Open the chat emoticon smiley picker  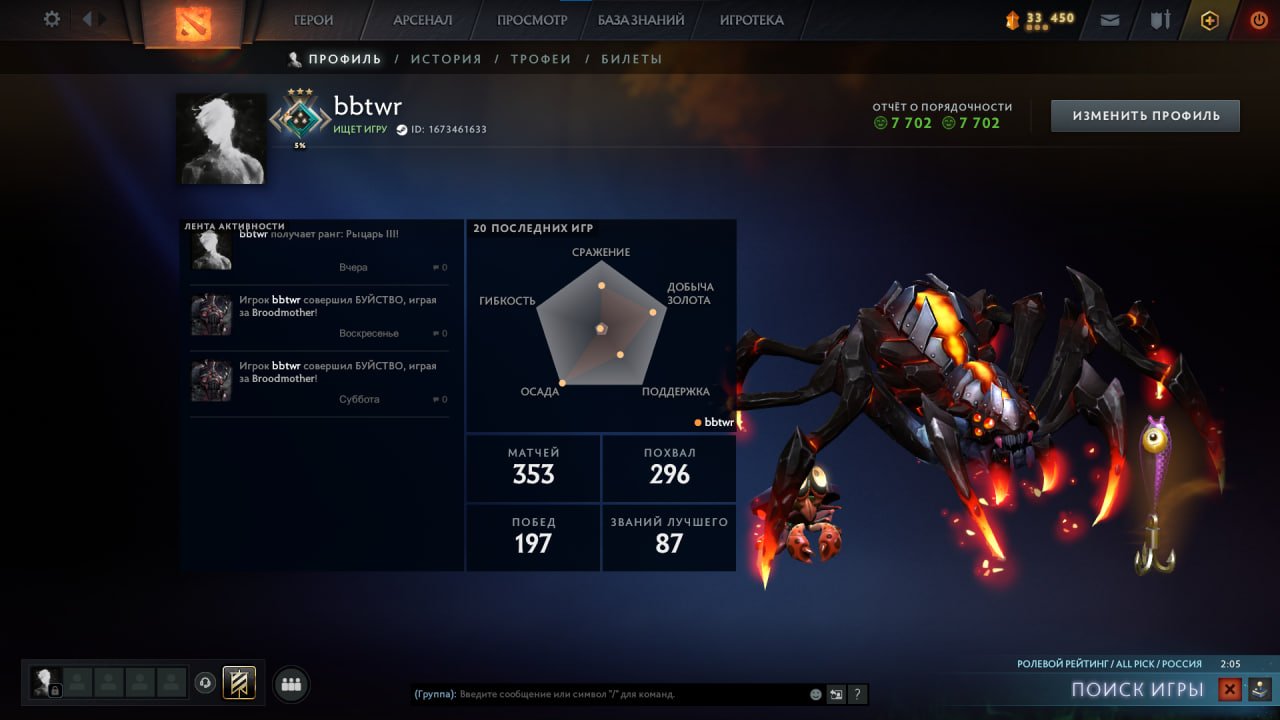click(816, 694)
